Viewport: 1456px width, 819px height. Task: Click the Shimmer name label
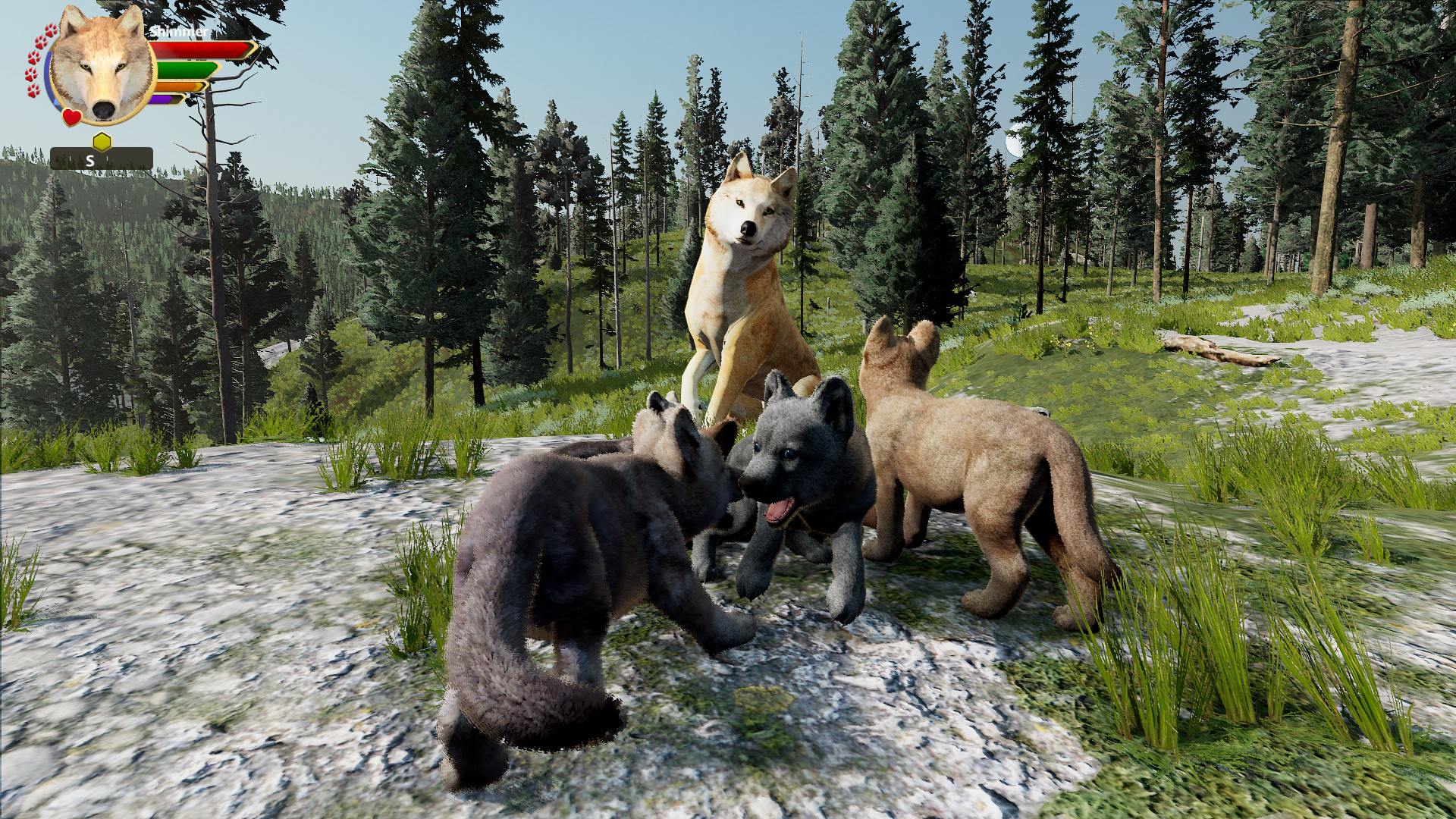coord(179,32)
